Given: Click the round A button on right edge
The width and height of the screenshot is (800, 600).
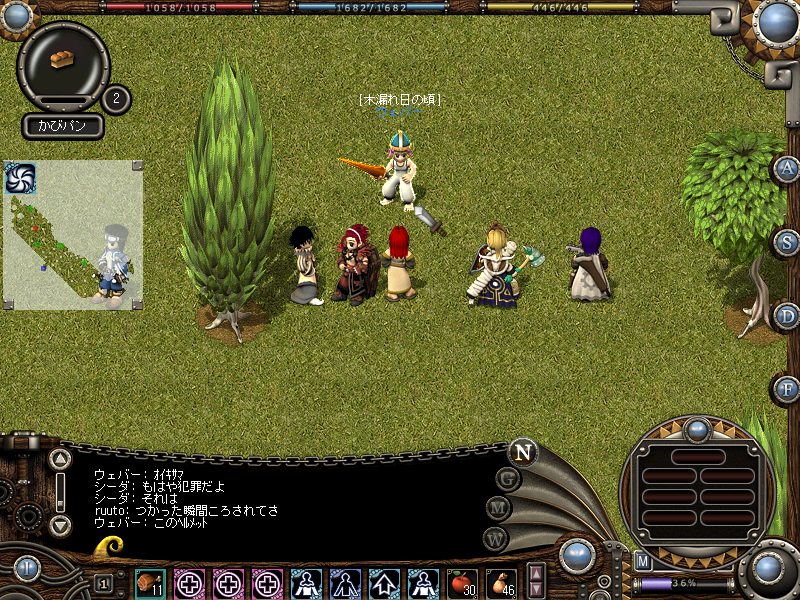Looking at the screenshot, I should click(786, 169).
